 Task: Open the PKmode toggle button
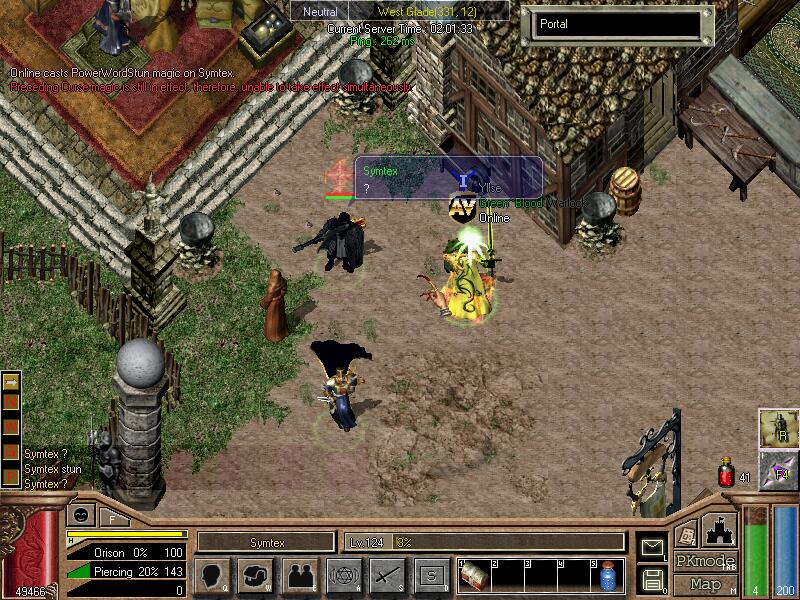(x=706, y=561)
